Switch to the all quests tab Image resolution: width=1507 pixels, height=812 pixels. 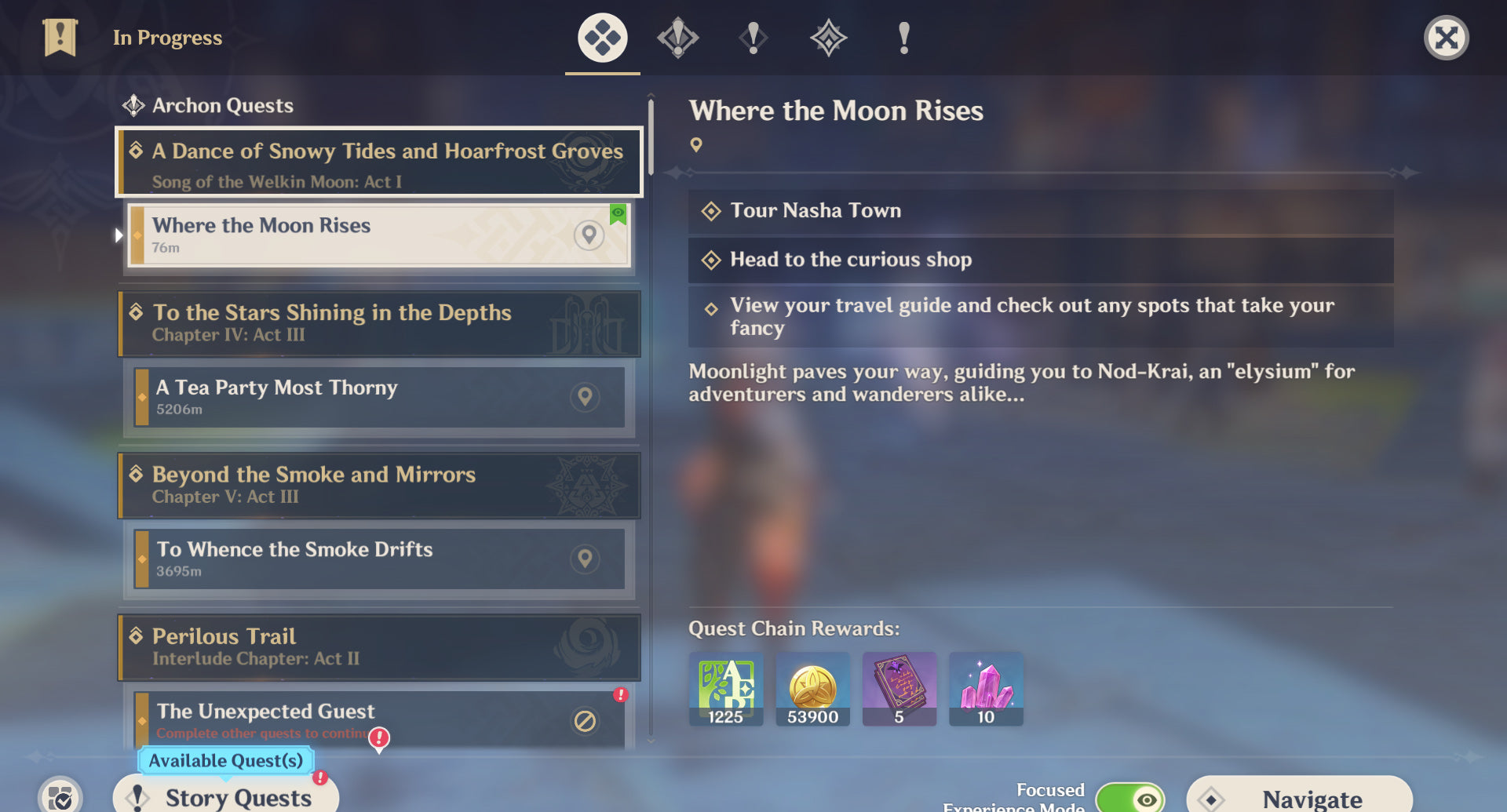[602, 38]
